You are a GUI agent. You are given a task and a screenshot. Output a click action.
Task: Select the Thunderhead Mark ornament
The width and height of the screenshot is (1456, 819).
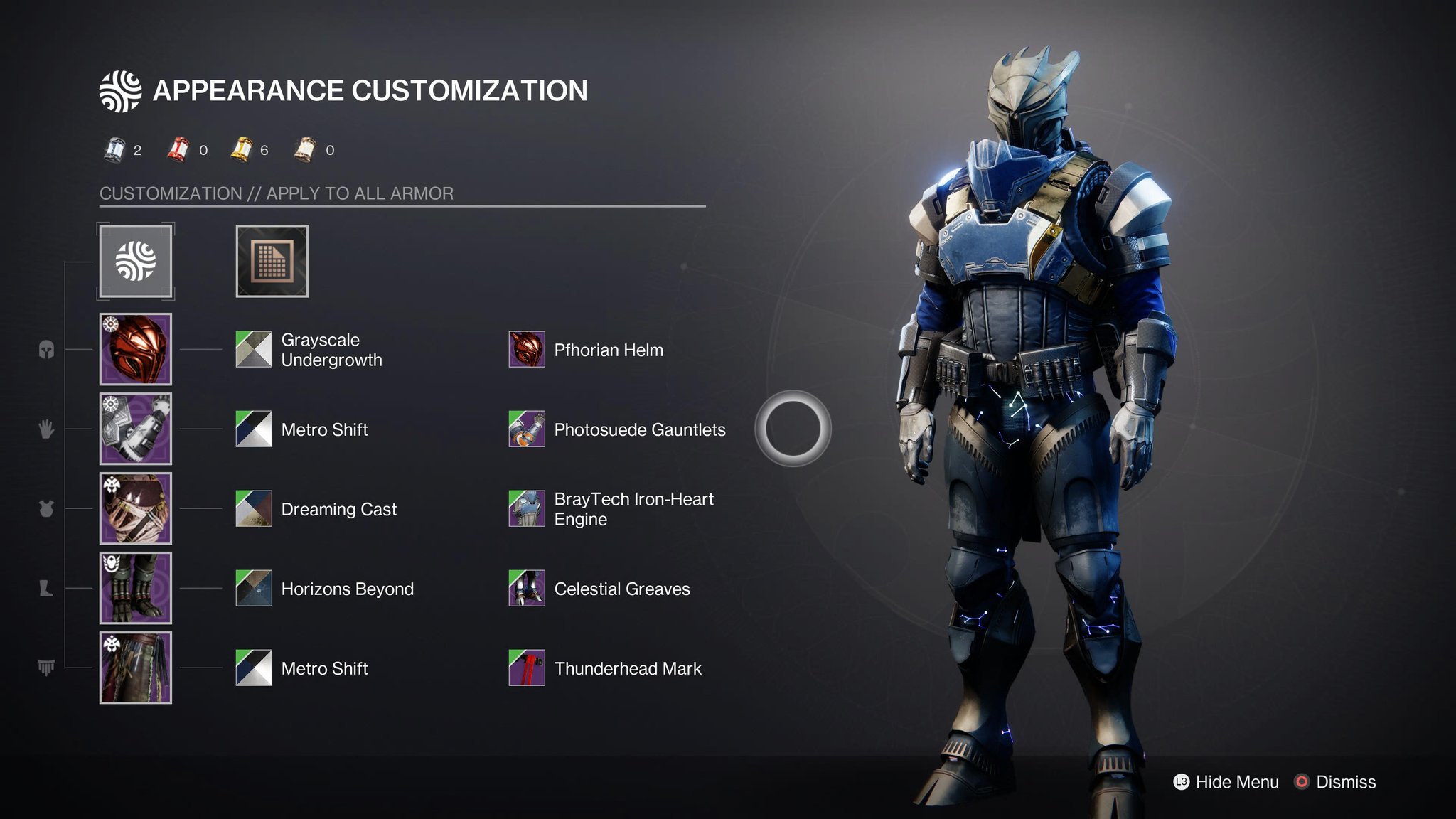click(527, 668)
